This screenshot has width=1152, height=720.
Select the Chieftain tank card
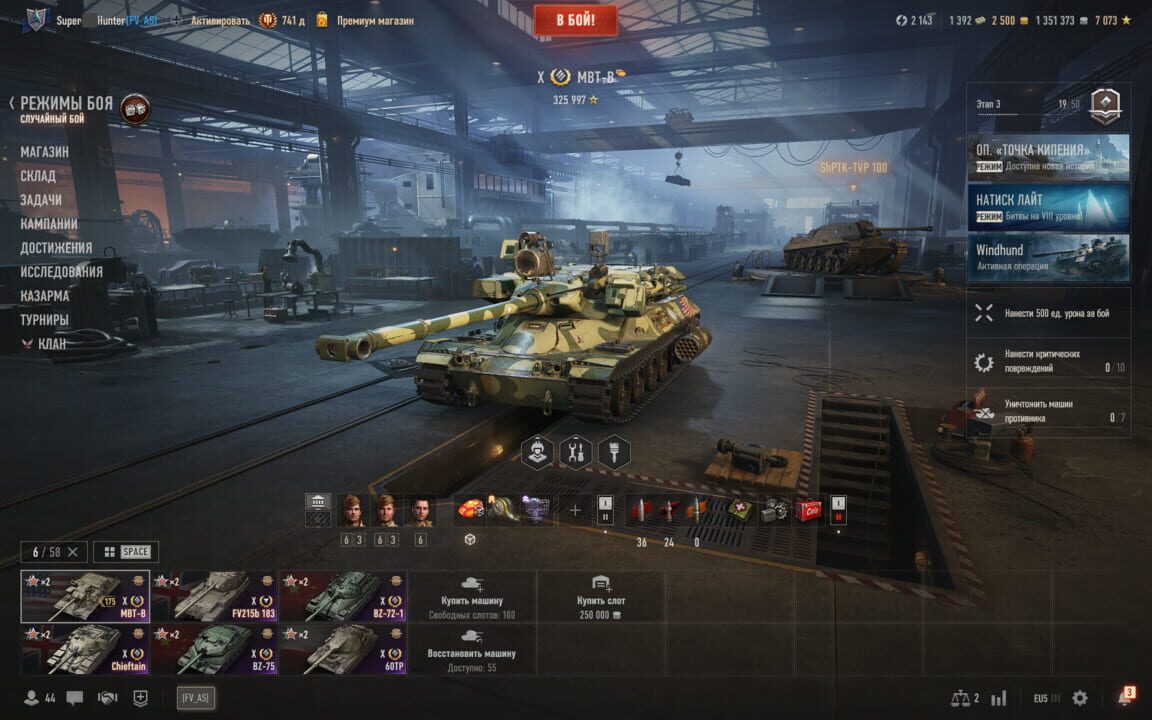(85, 649)
